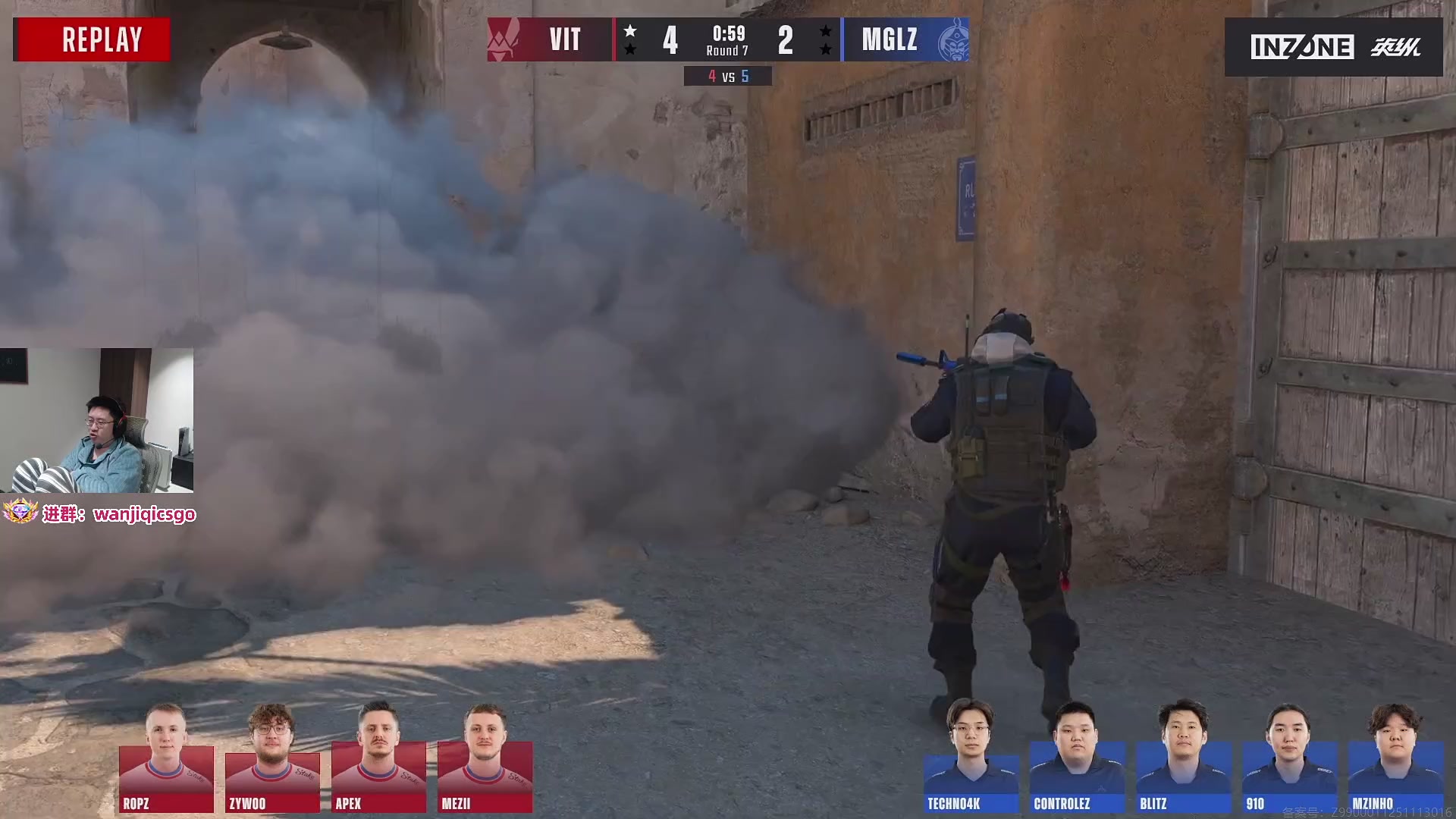Click the red REPLAY banner
The image size is (1456, 819).
[x=92, y=39]
